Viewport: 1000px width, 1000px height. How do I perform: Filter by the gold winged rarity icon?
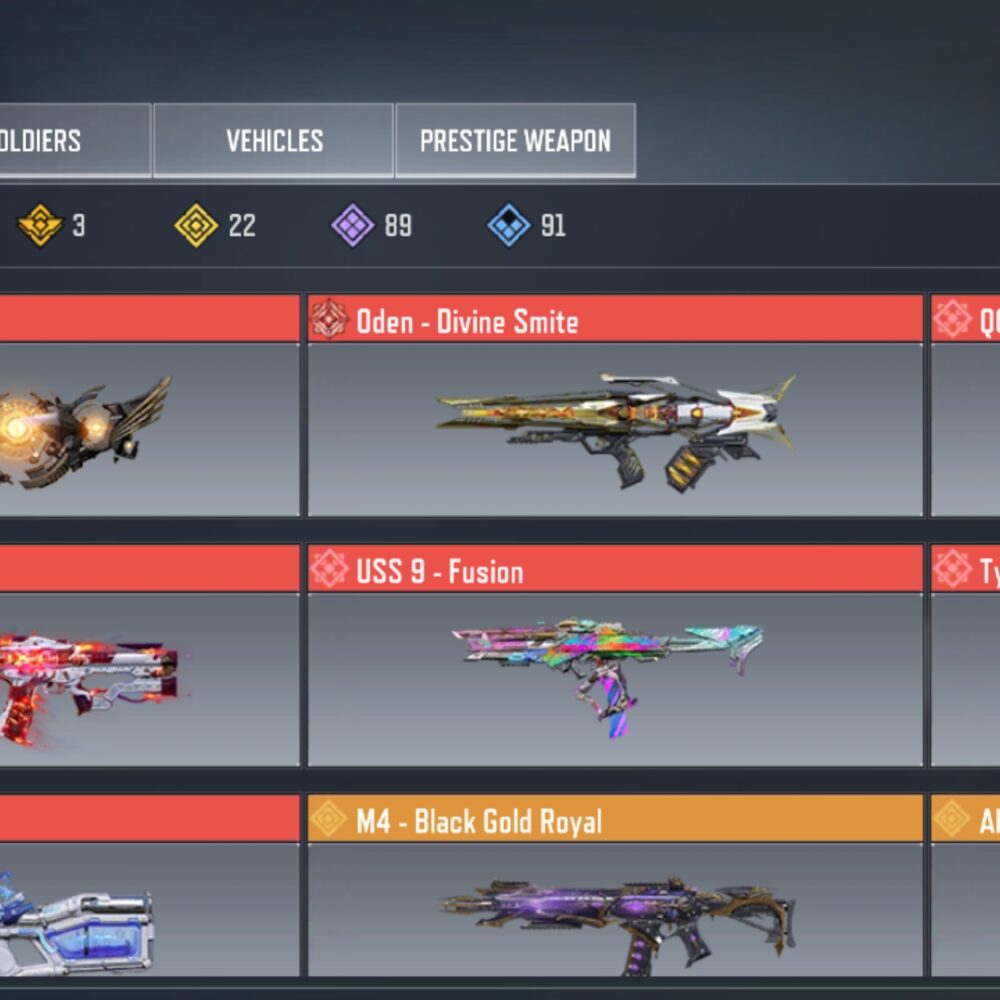40,226
